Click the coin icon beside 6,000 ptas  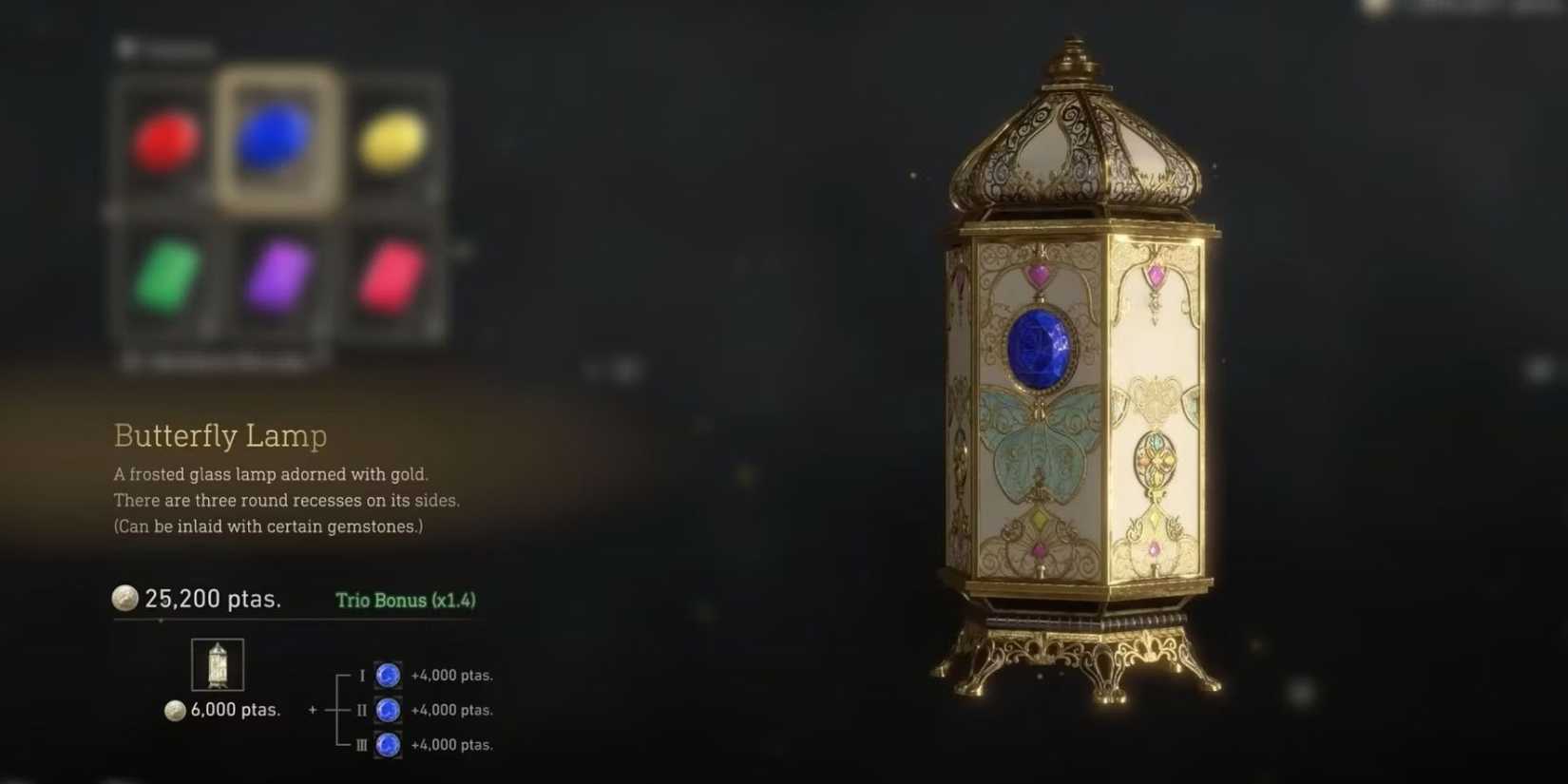click(x=174, y=710)
